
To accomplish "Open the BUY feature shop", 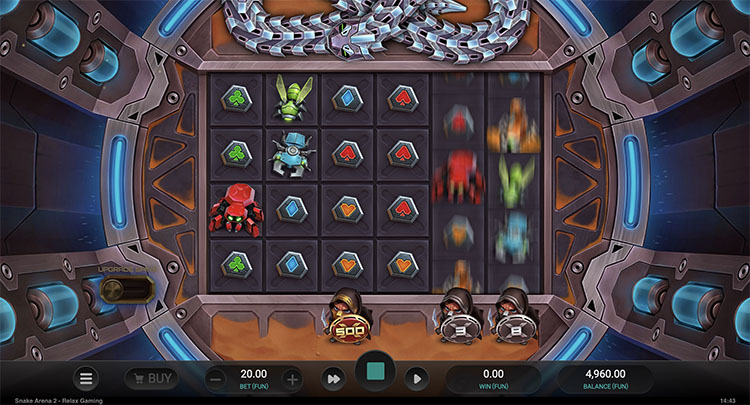I will pyautogui.click(x=152, y=379).
